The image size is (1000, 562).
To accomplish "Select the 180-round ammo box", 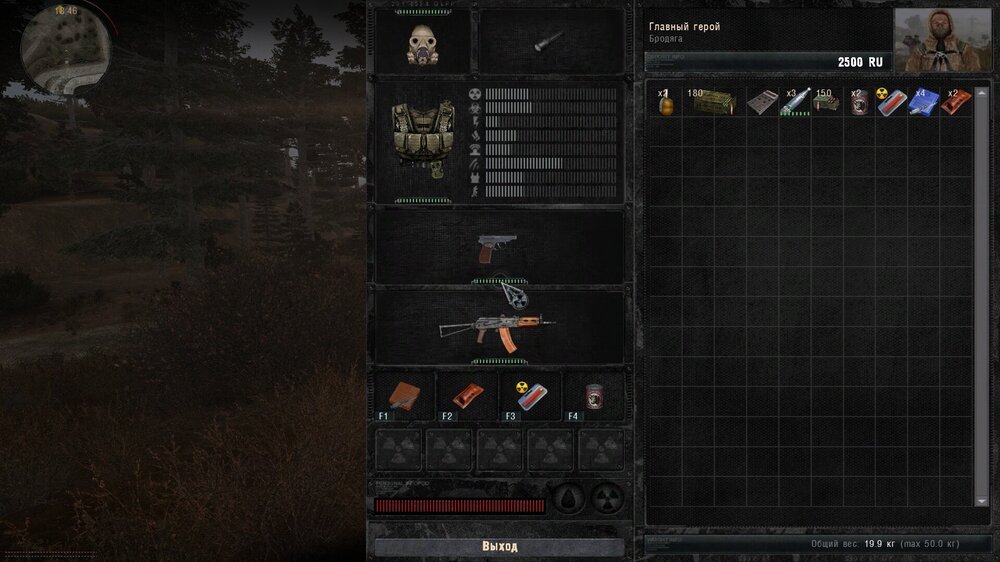I will [x=714, y=103].
